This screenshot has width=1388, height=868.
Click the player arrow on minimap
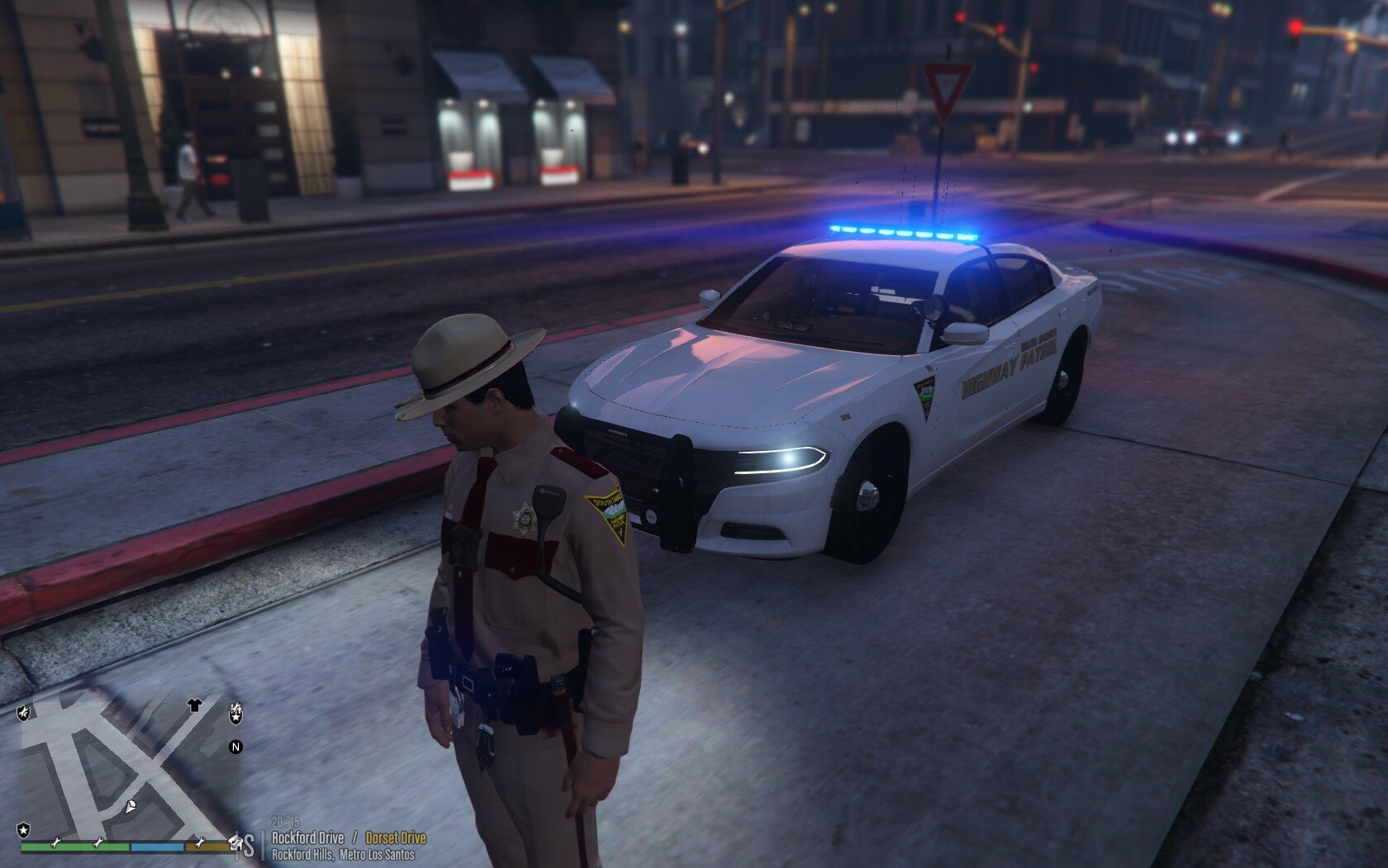point(131,806)
